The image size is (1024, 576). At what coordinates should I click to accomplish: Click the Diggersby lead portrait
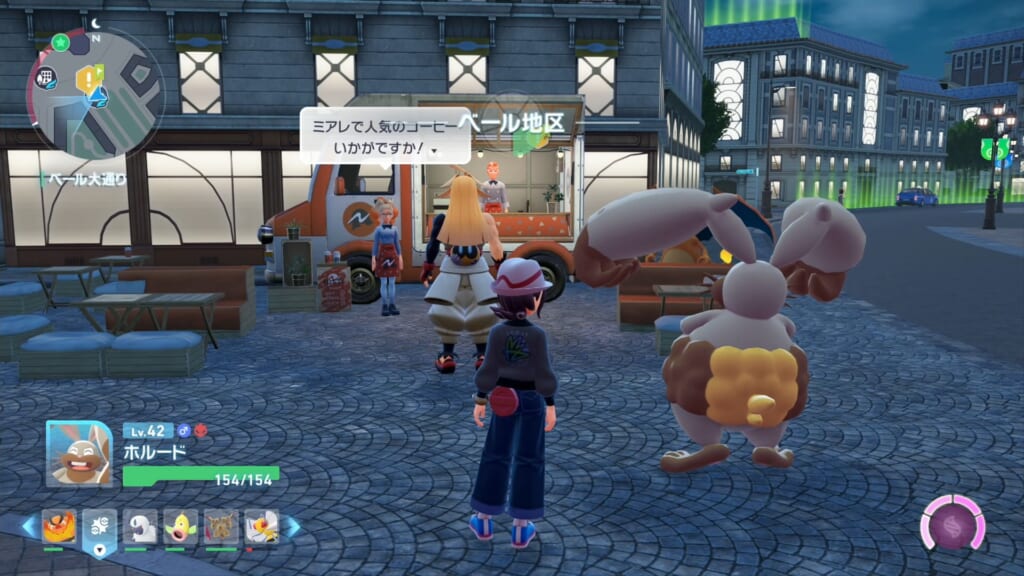pyautogui.click(x=79, y=453)
